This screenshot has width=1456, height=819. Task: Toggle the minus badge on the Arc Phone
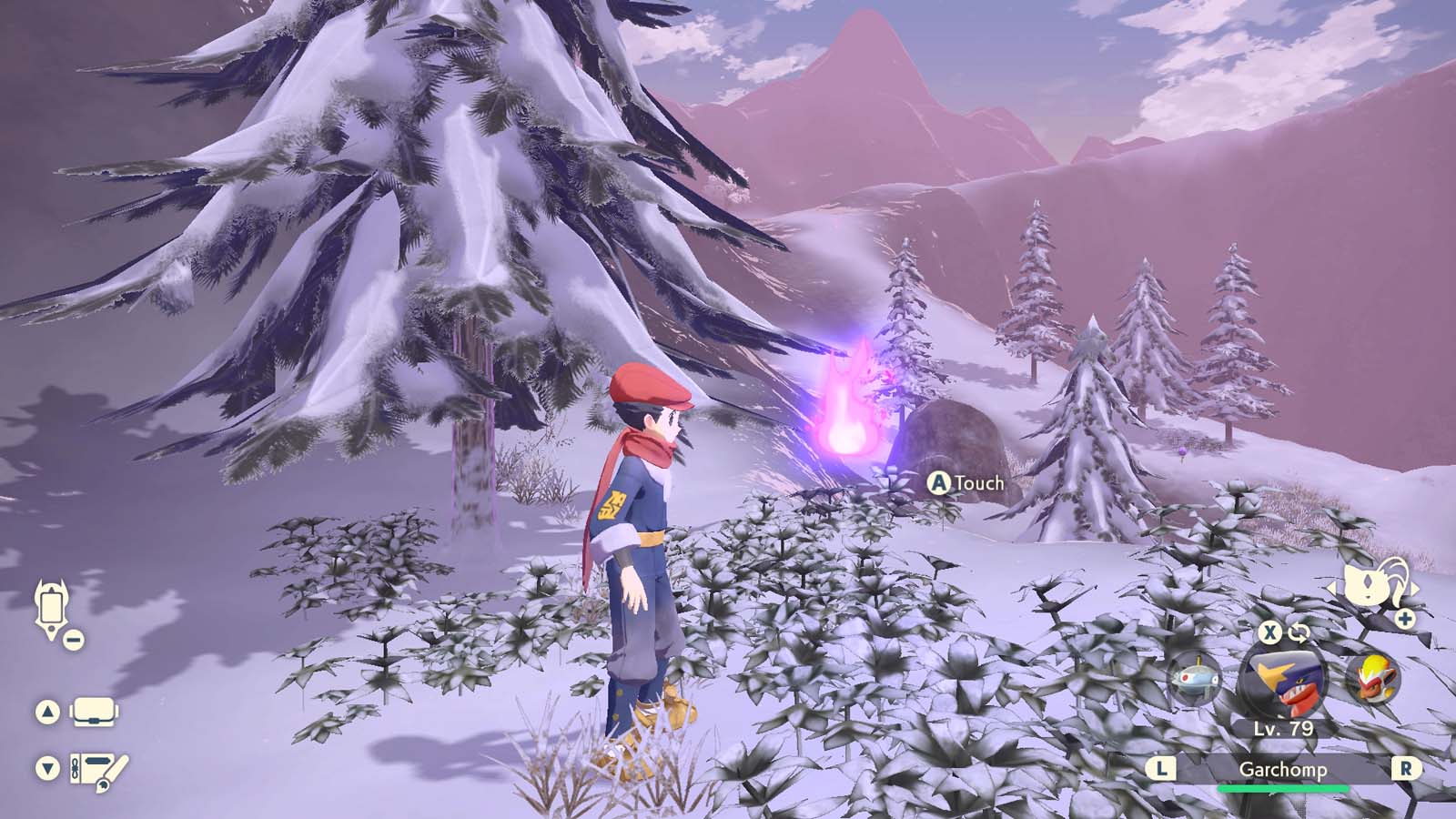pyautogui.click(x=73, y=640)
